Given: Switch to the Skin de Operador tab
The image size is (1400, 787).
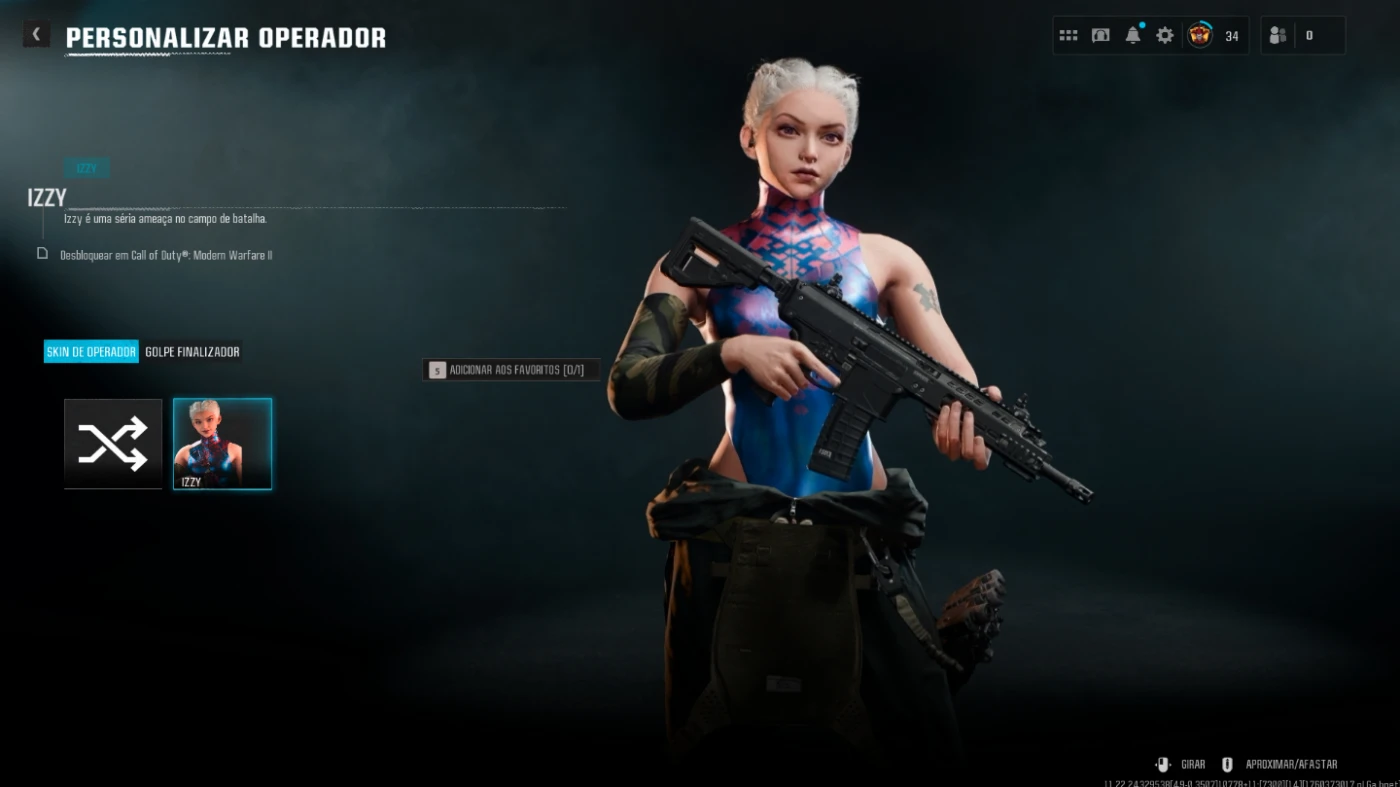Looking at the screenshot, I should tap(91, 352).
